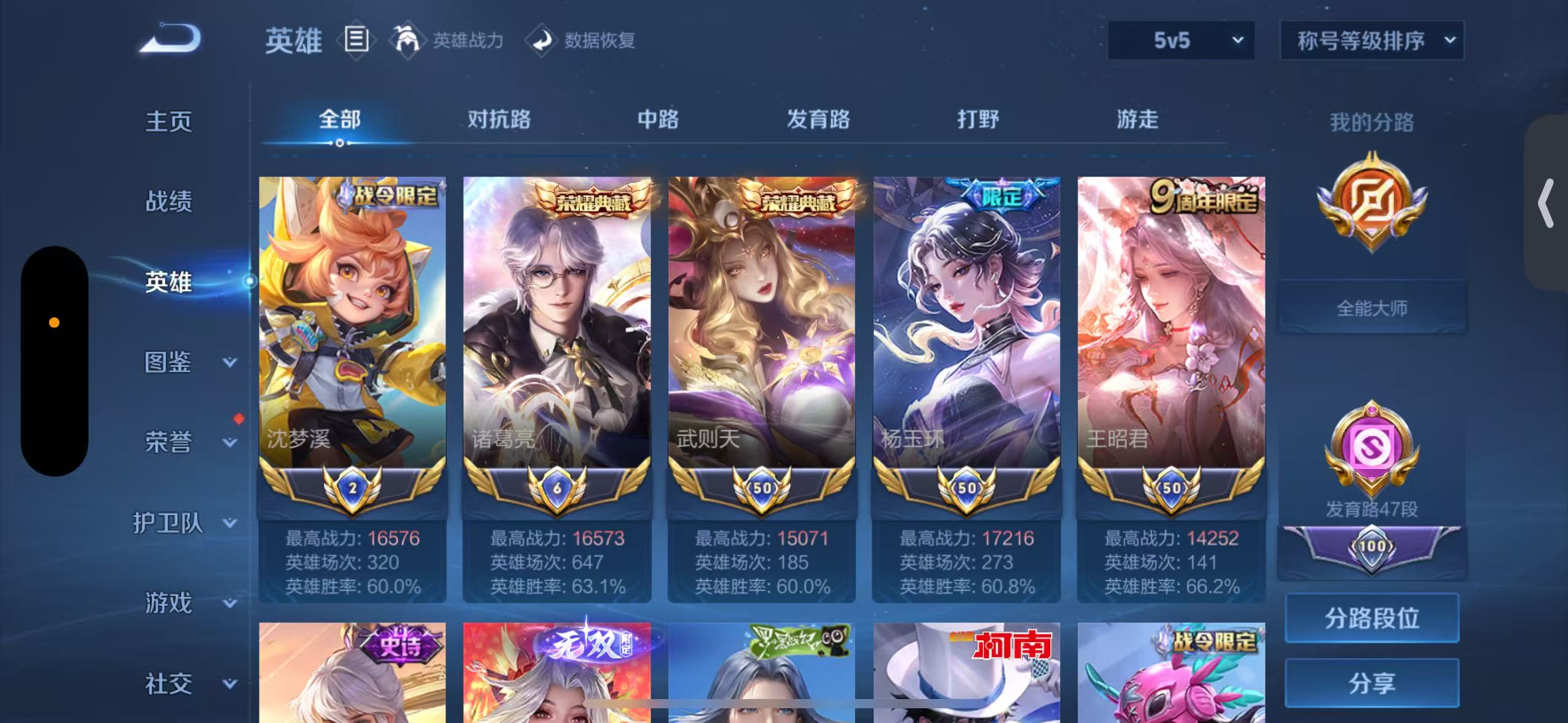Click the 分路段位 lane rank button

(1372, 618)
